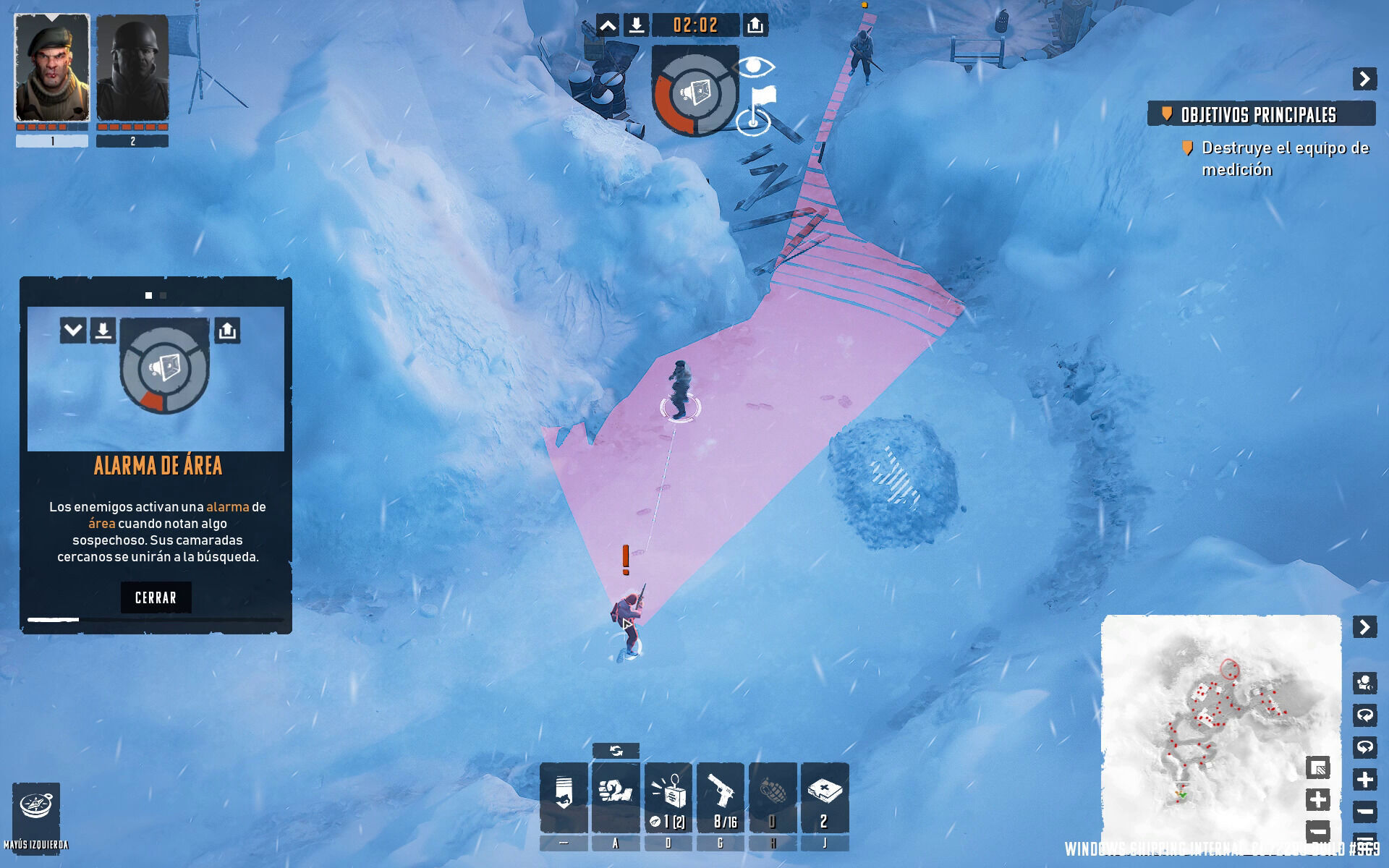
Task: Toggle the crouch stance ability slot
Action: pos(564,796)
